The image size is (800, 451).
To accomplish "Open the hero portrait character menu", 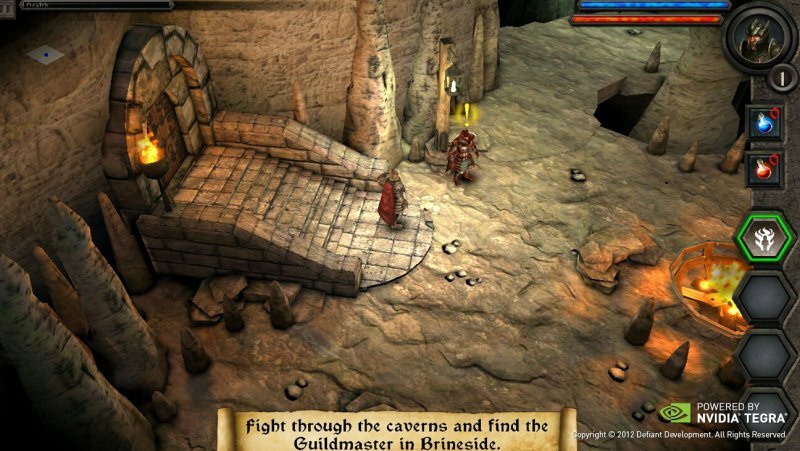I will pyautogui.click(x=759, y=37).
